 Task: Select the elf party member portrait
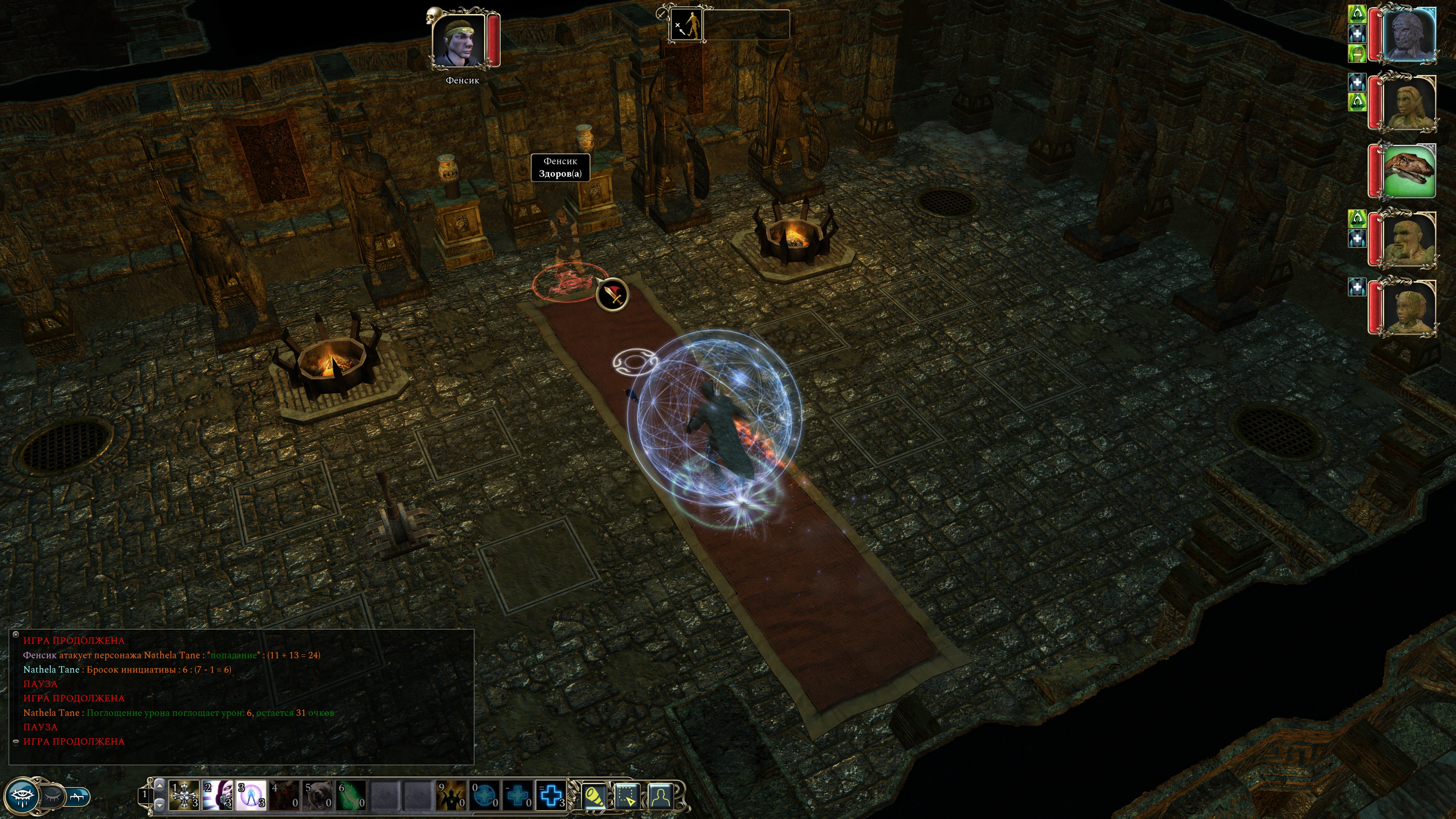1409,103
